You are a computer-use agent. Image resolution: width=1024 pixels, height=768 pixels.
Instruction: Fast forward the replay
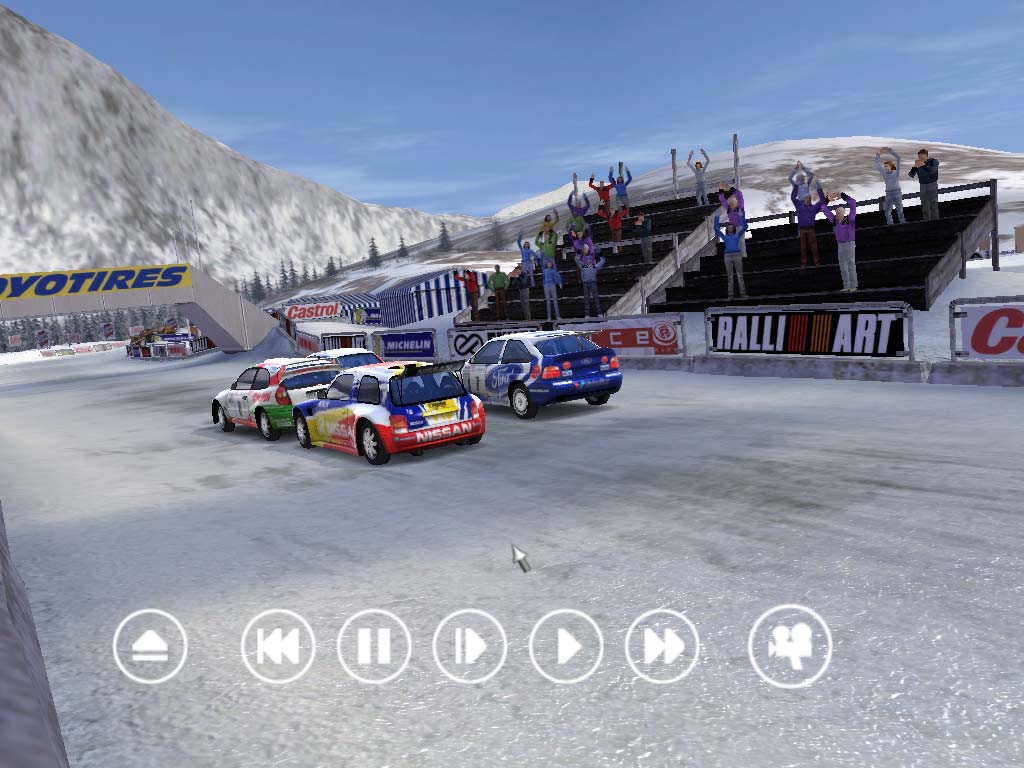tap(662, 646)
